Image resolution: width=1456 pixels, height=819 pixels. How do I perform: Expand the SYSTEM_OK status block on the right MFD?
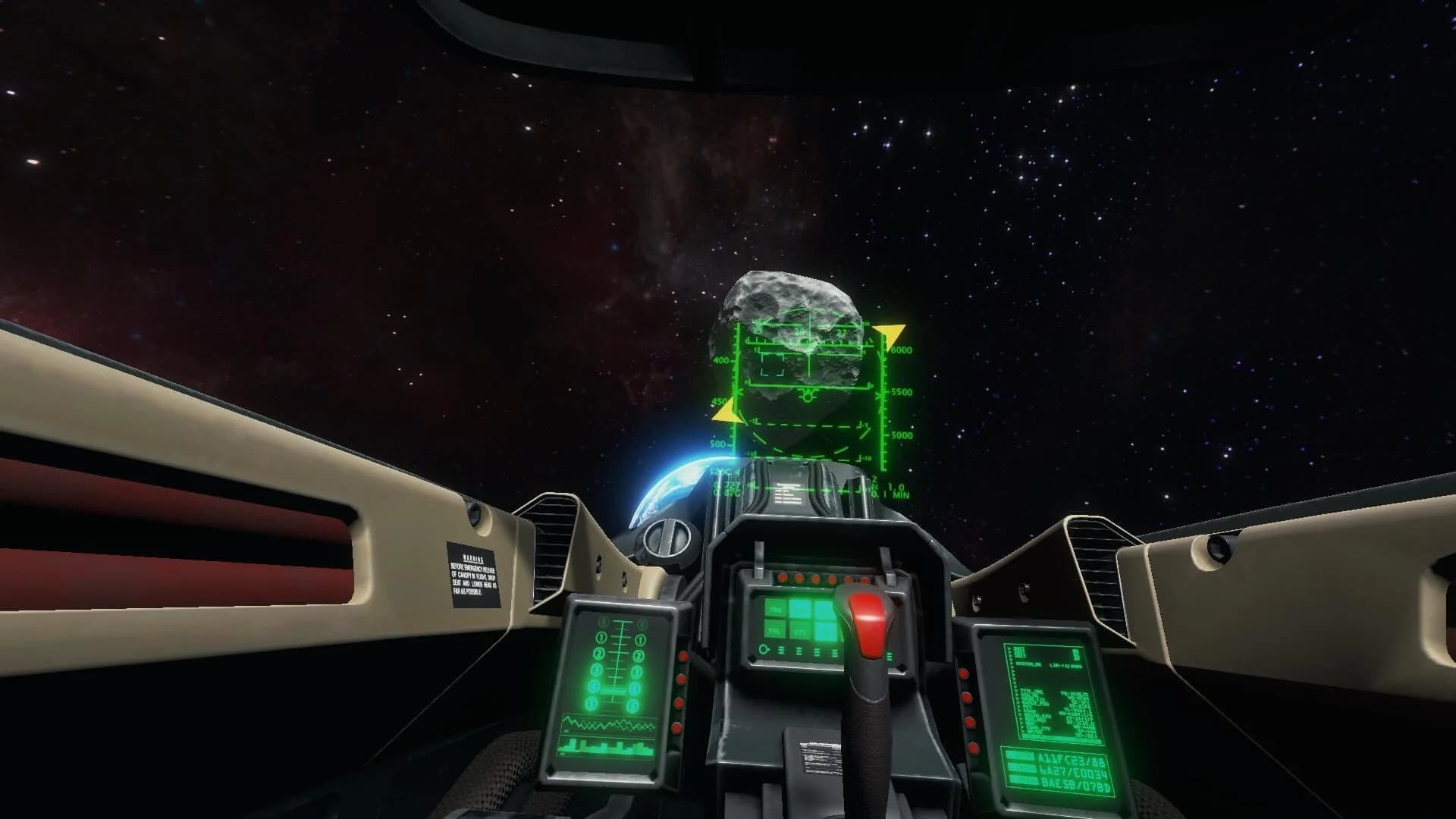(1028, 664)
